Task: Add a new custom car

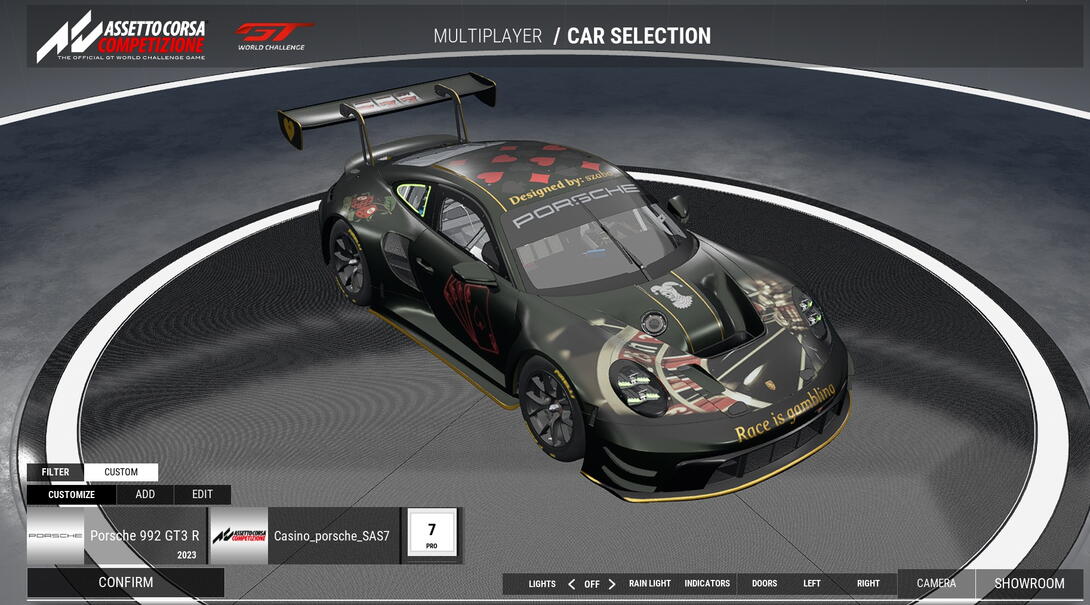Action: click(x=145, y=494)
